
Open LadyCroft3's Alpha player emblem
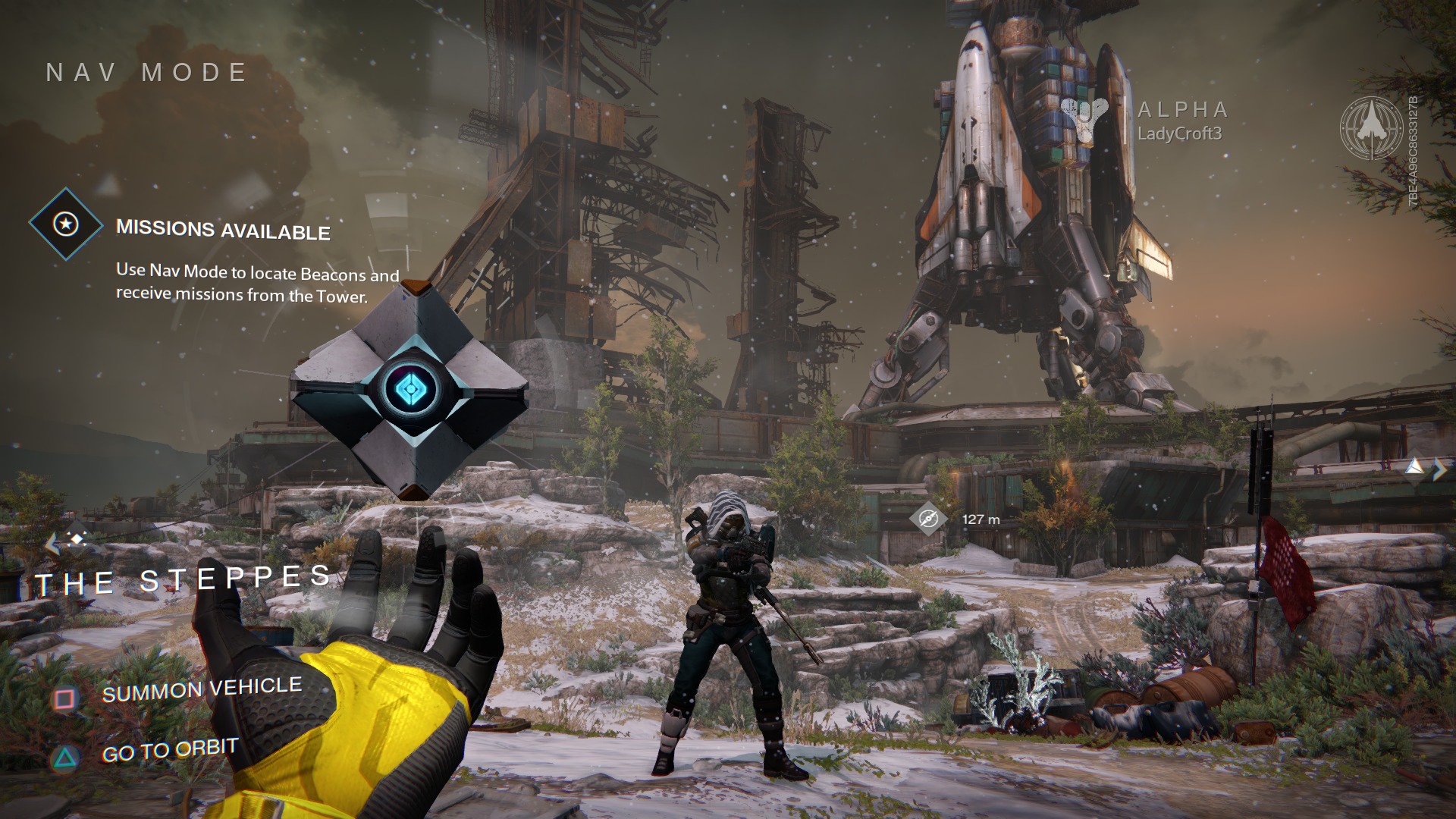point(1084,120)
